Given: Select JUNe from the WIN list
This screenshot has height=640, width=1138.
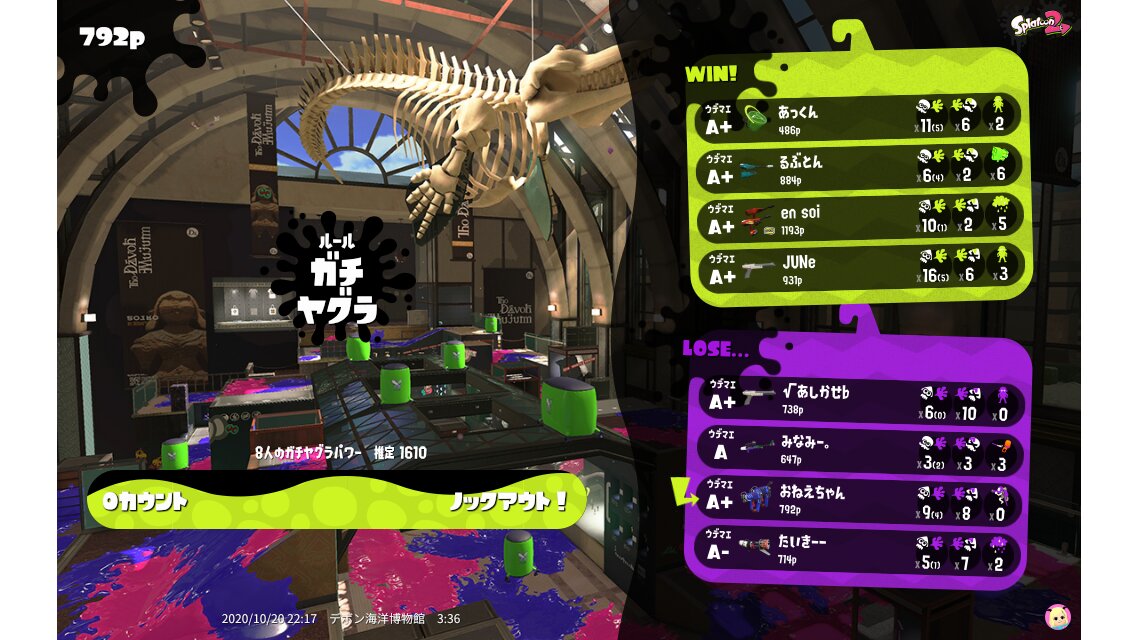Looking at the screenshot, I should tap(858, 268).
